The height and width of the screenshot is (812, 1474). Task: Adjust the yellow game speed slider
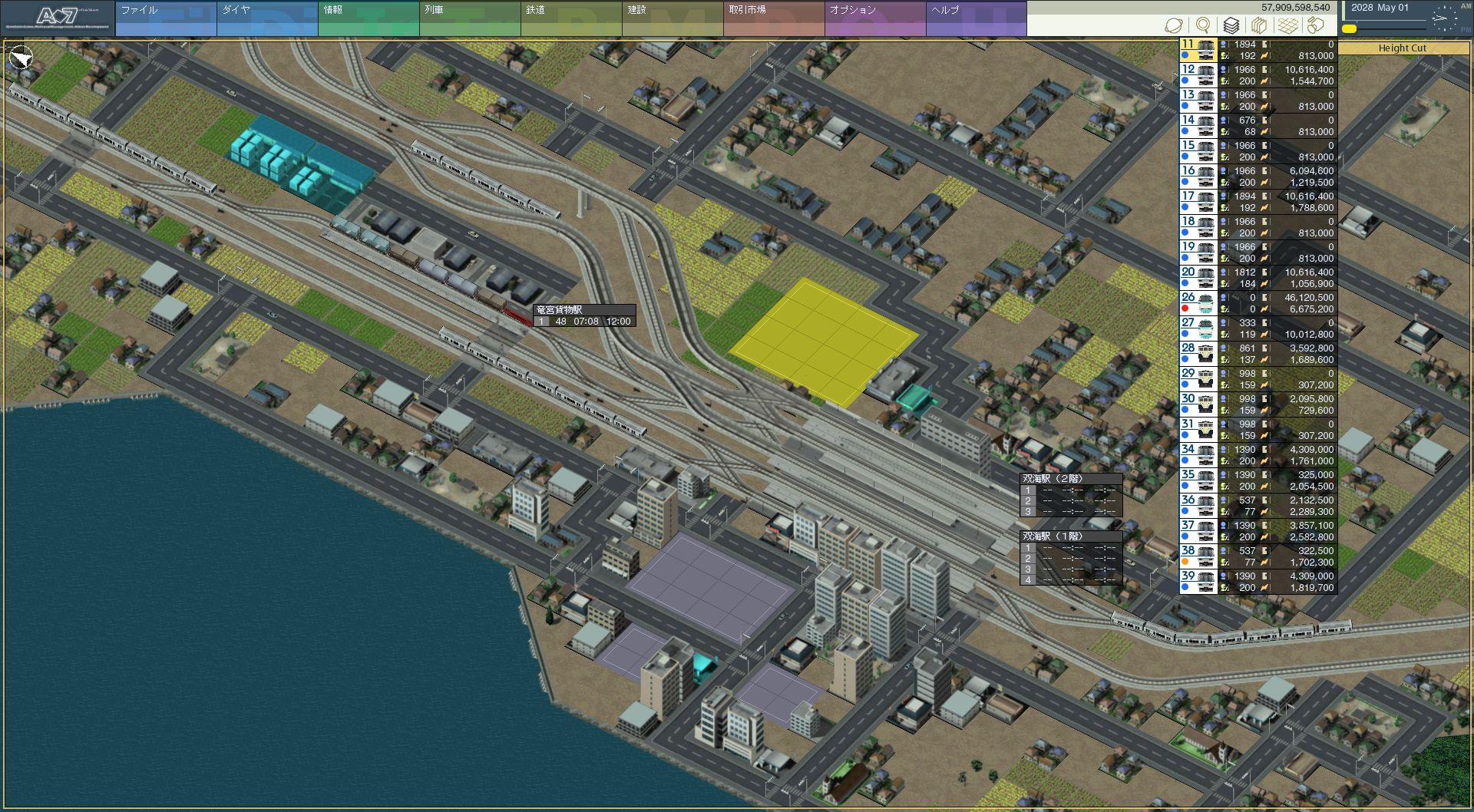pyautogui.click(x=1349, y=29)
